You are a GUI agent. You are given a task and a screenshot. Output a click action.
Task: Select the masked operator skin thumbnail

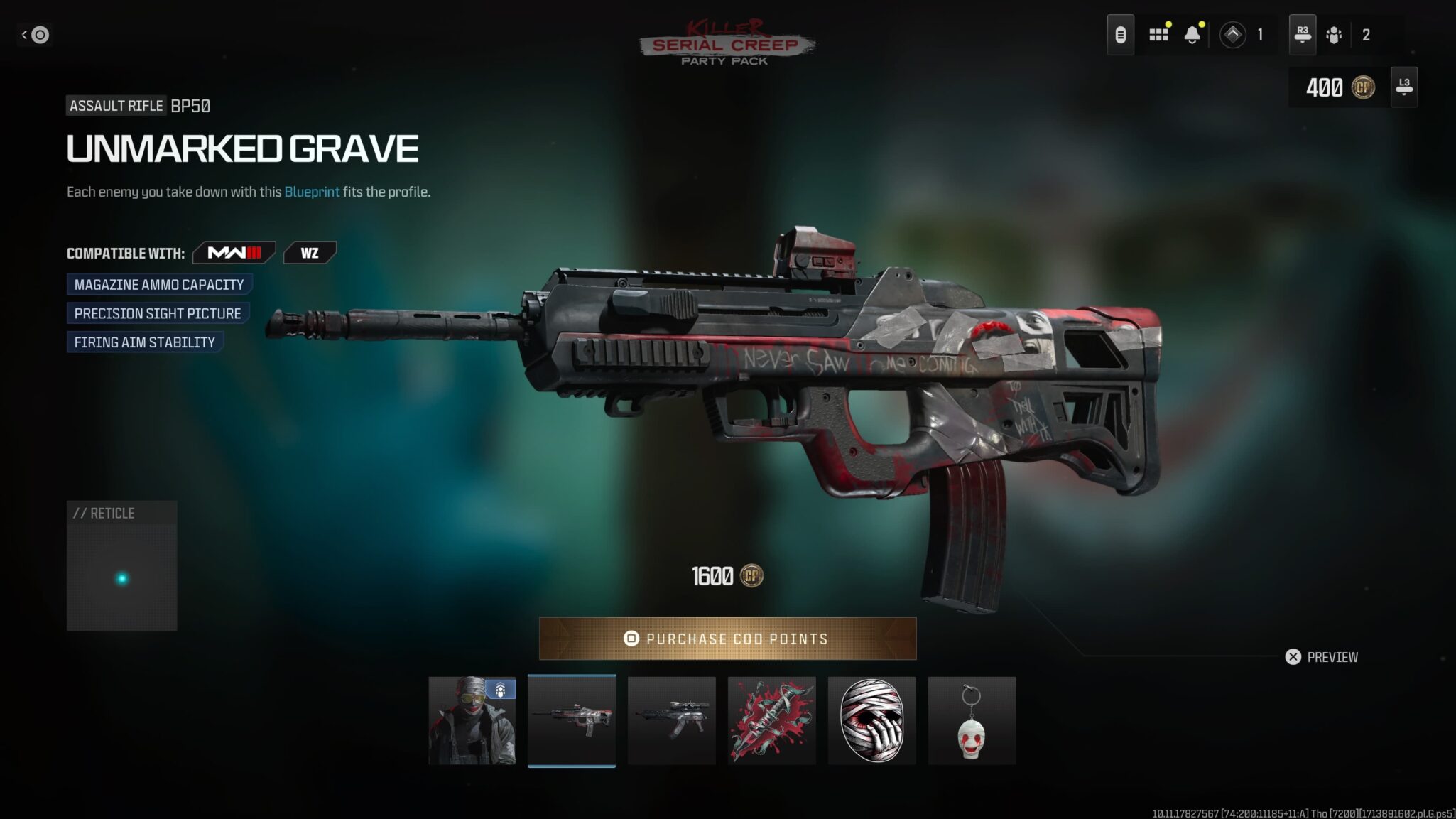(472, 720)
